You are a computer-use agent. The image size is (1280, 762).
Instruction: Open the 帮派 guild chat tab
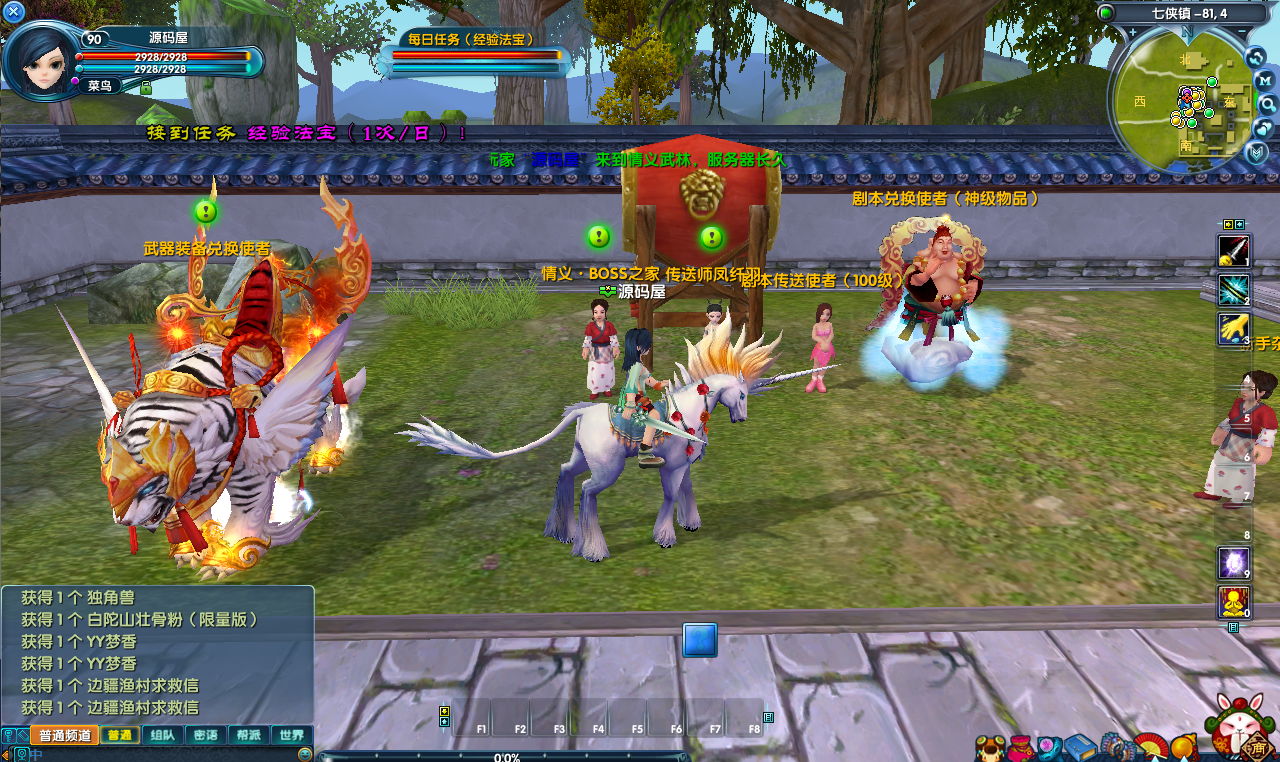[x=249, y=735]
